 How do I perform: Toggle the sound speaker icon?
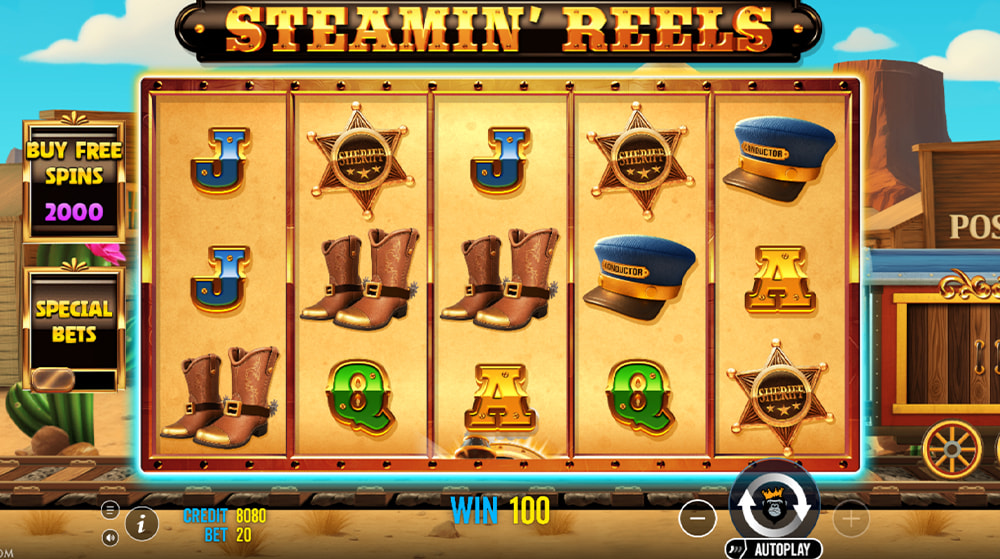click(110, 537)
